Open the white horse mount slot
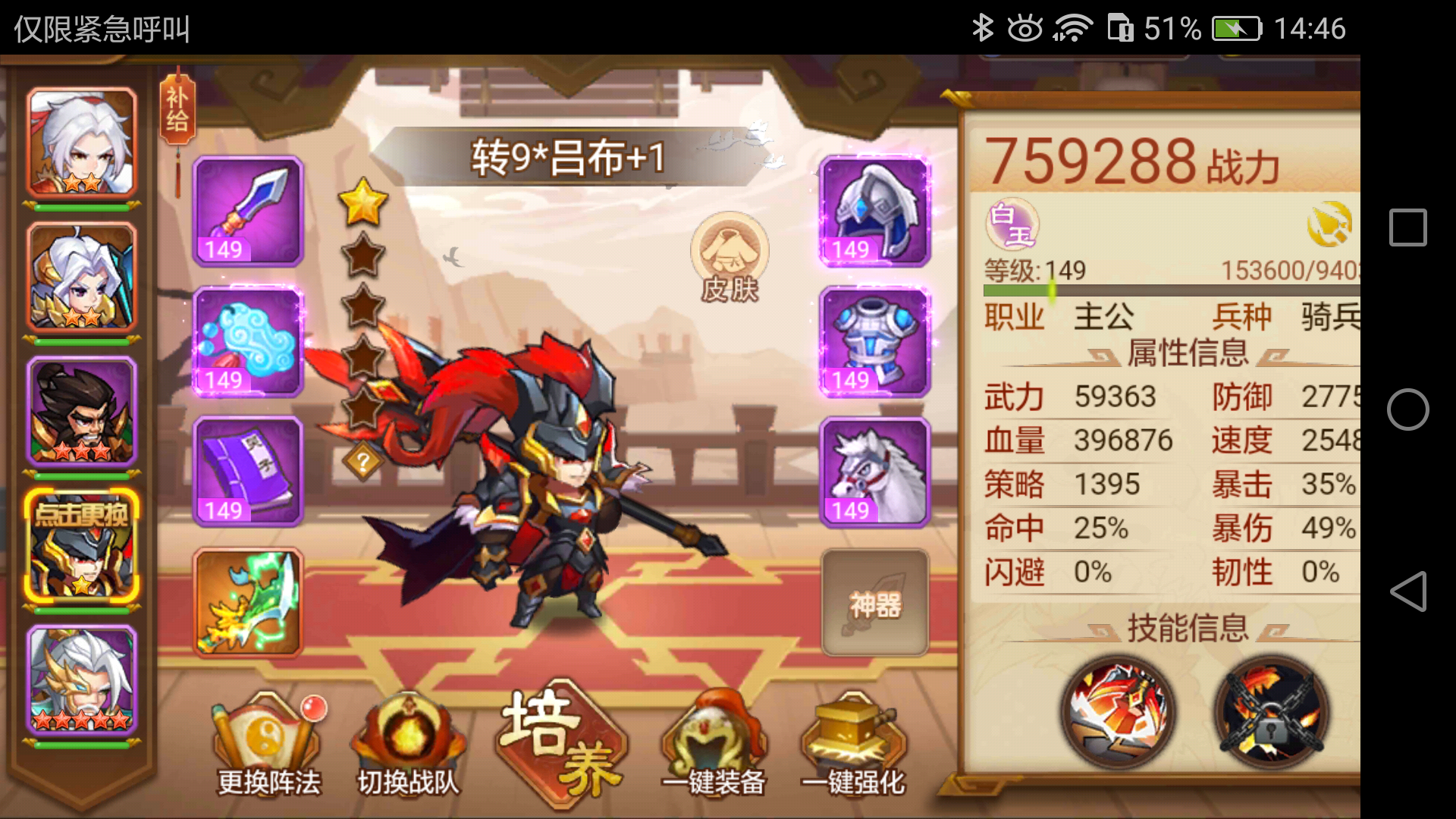This screenshot has height=819, width=1456. (874, 472)
